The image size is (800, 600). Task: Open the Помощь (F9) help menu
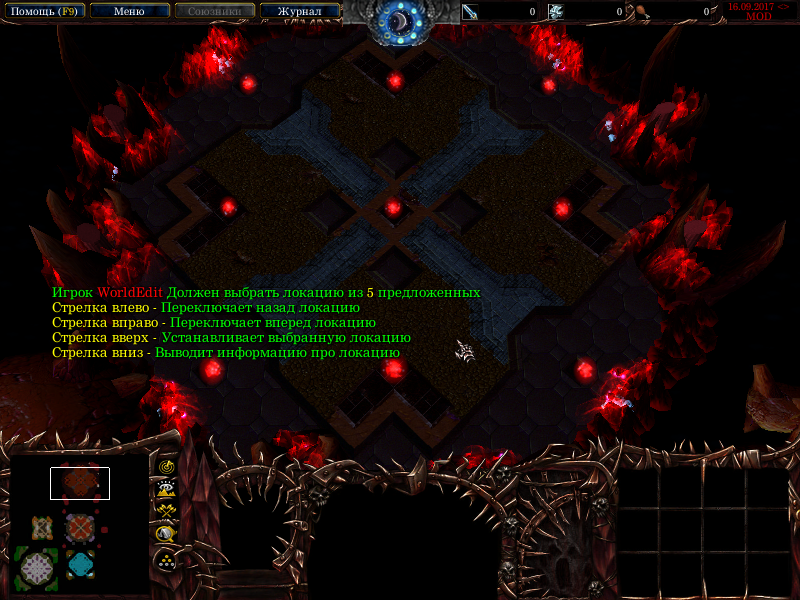(43, 12)
